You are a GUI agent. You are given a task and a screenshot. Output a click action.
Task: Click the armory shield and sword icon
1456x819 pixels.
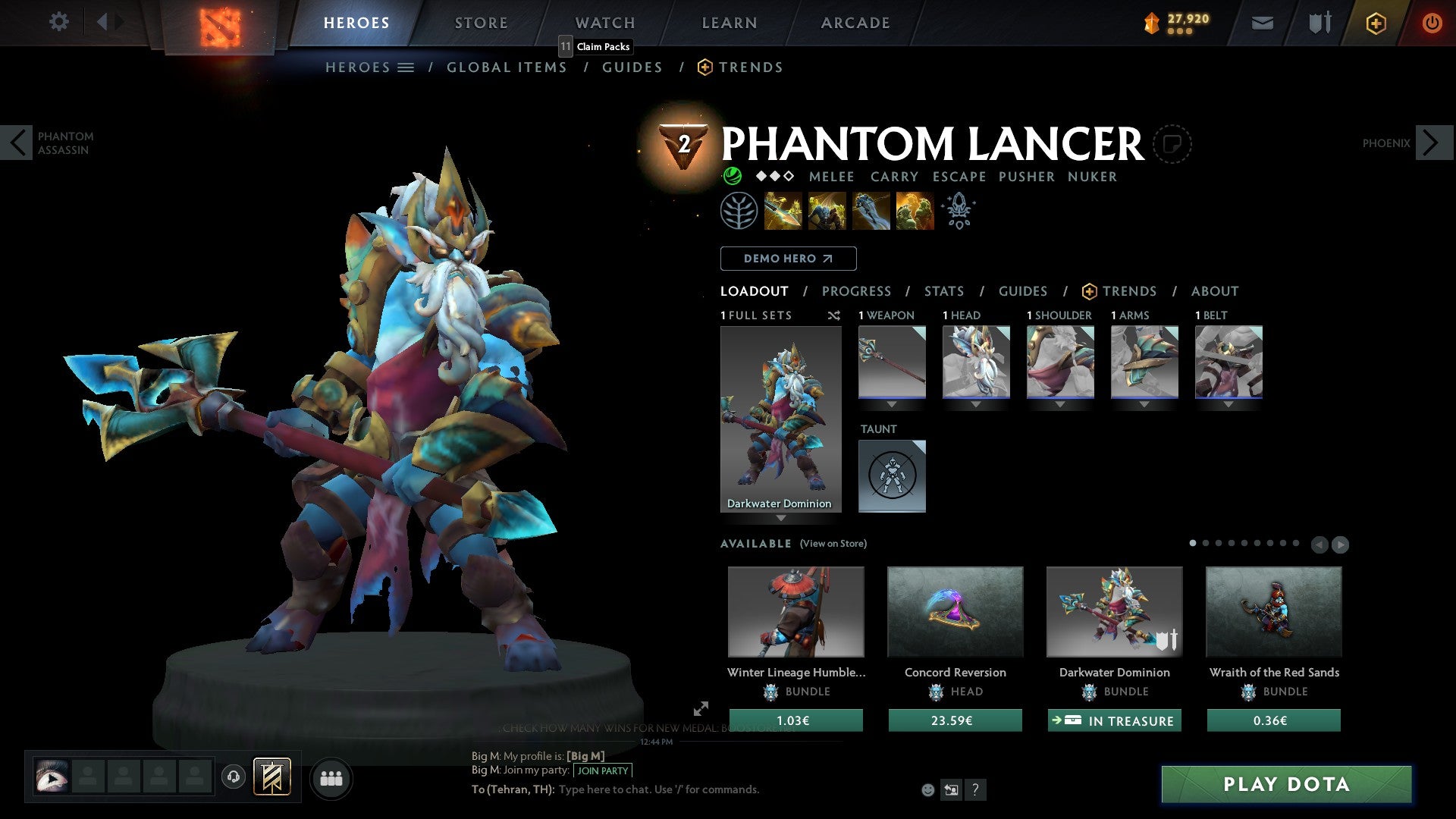click(x=1319, y=23)
